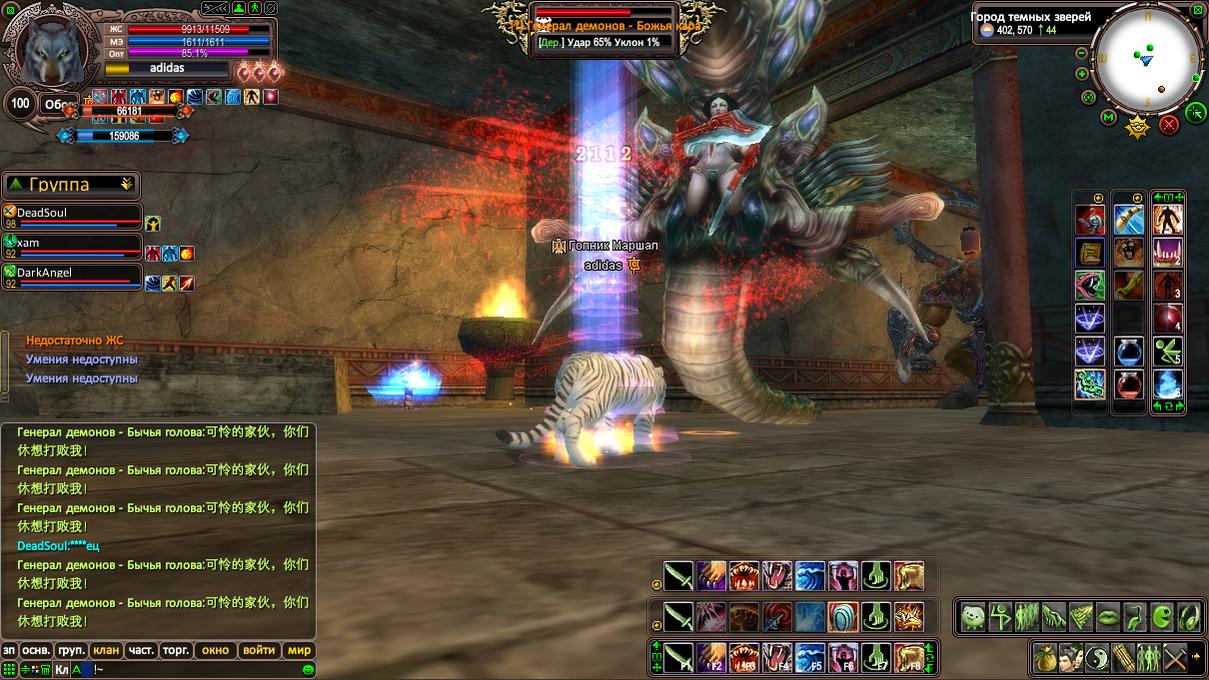Use the F5 blue wave skill
This screenshot has height=680, width=1209.
tap(809, 656)
